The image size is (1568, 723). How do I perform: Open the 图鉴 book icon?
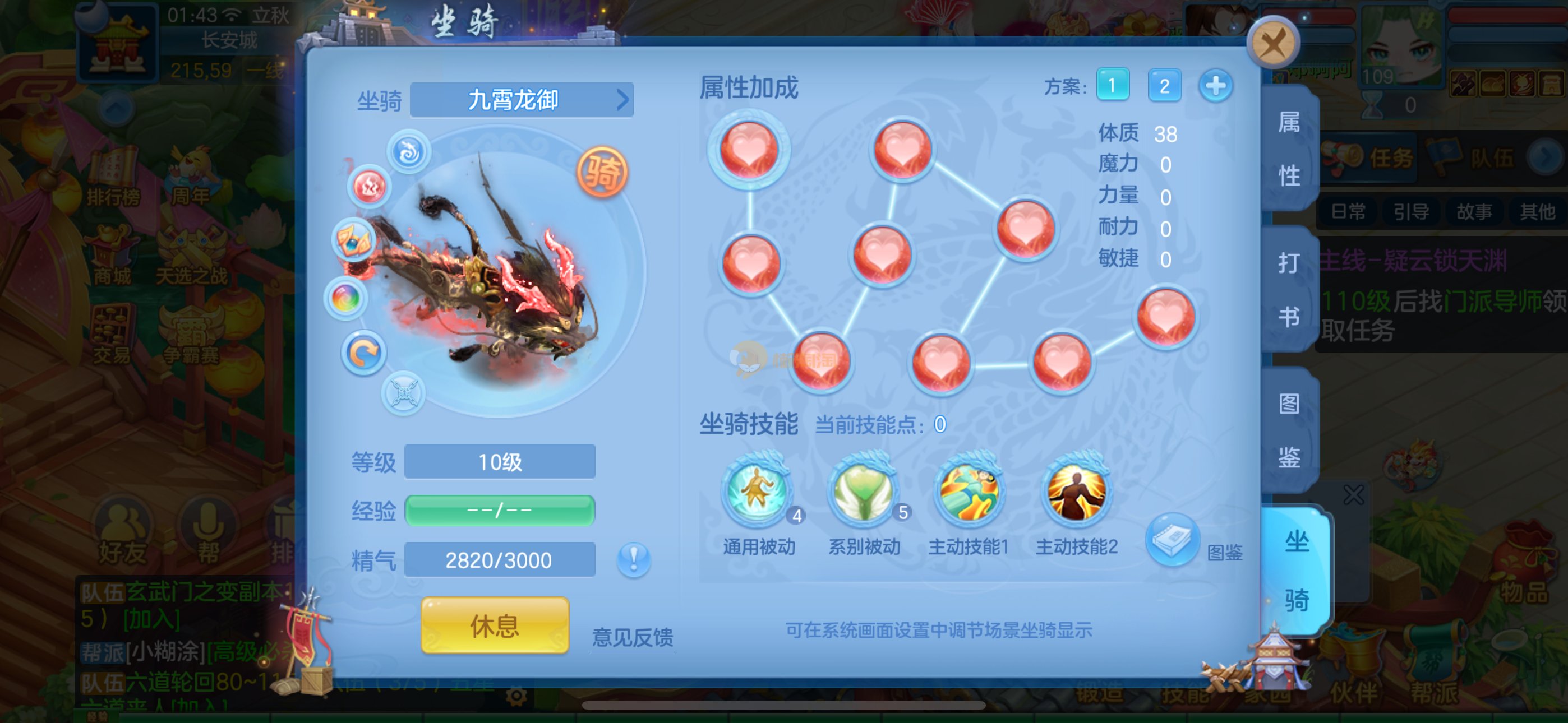tap(1171, 540)
